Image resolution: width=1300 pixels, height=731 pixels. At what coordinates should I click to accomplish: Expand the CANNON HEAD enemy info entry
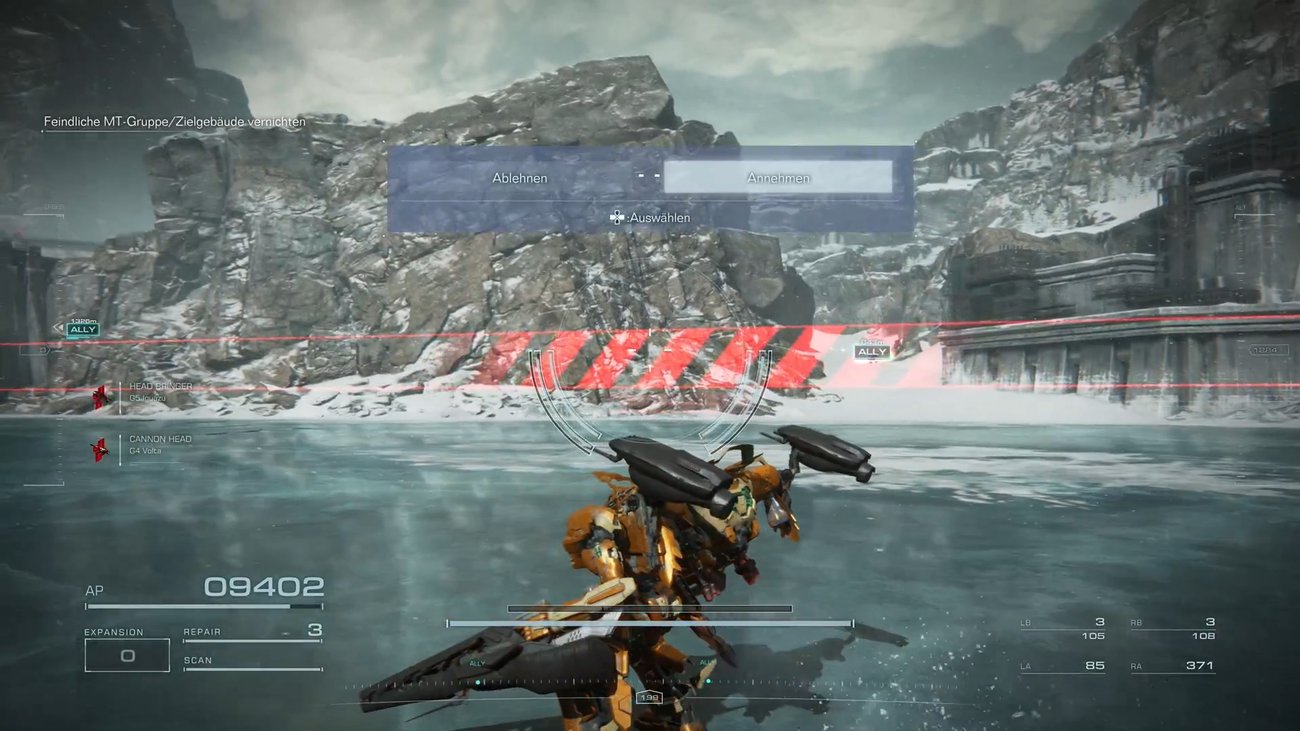coord(158,438)
